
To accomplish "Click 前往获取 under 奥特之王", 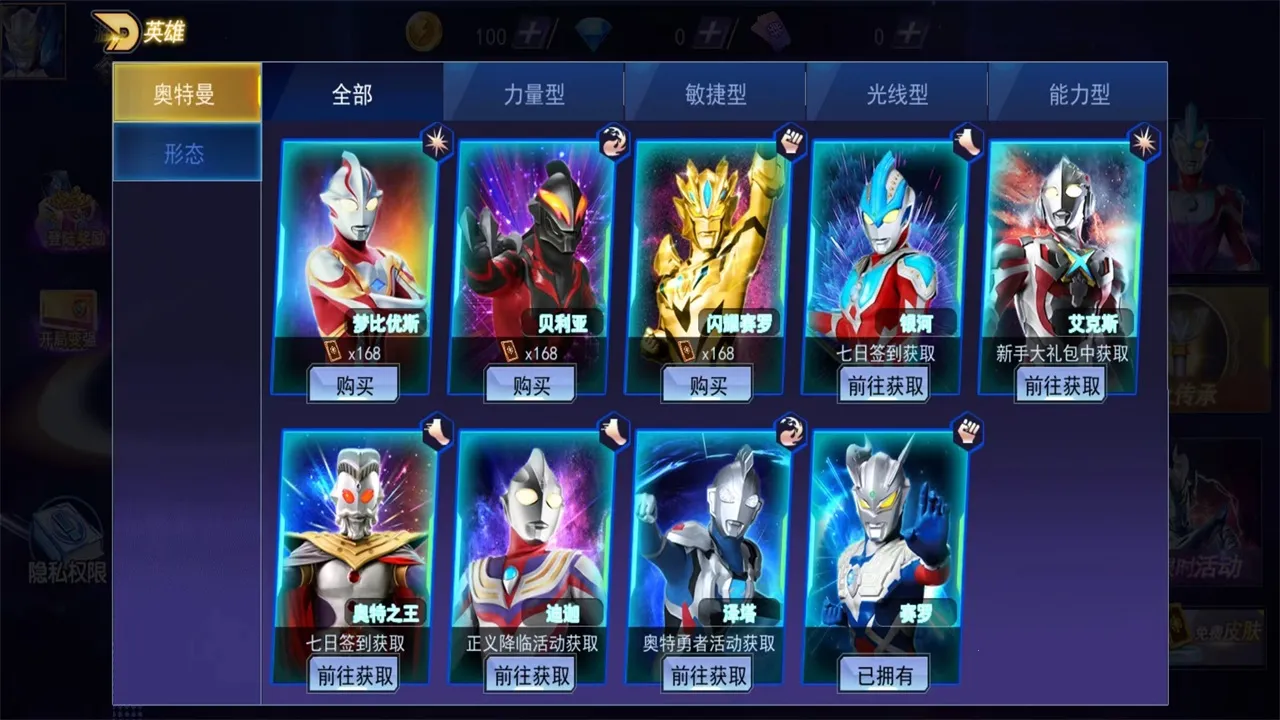I will (355, 675).
